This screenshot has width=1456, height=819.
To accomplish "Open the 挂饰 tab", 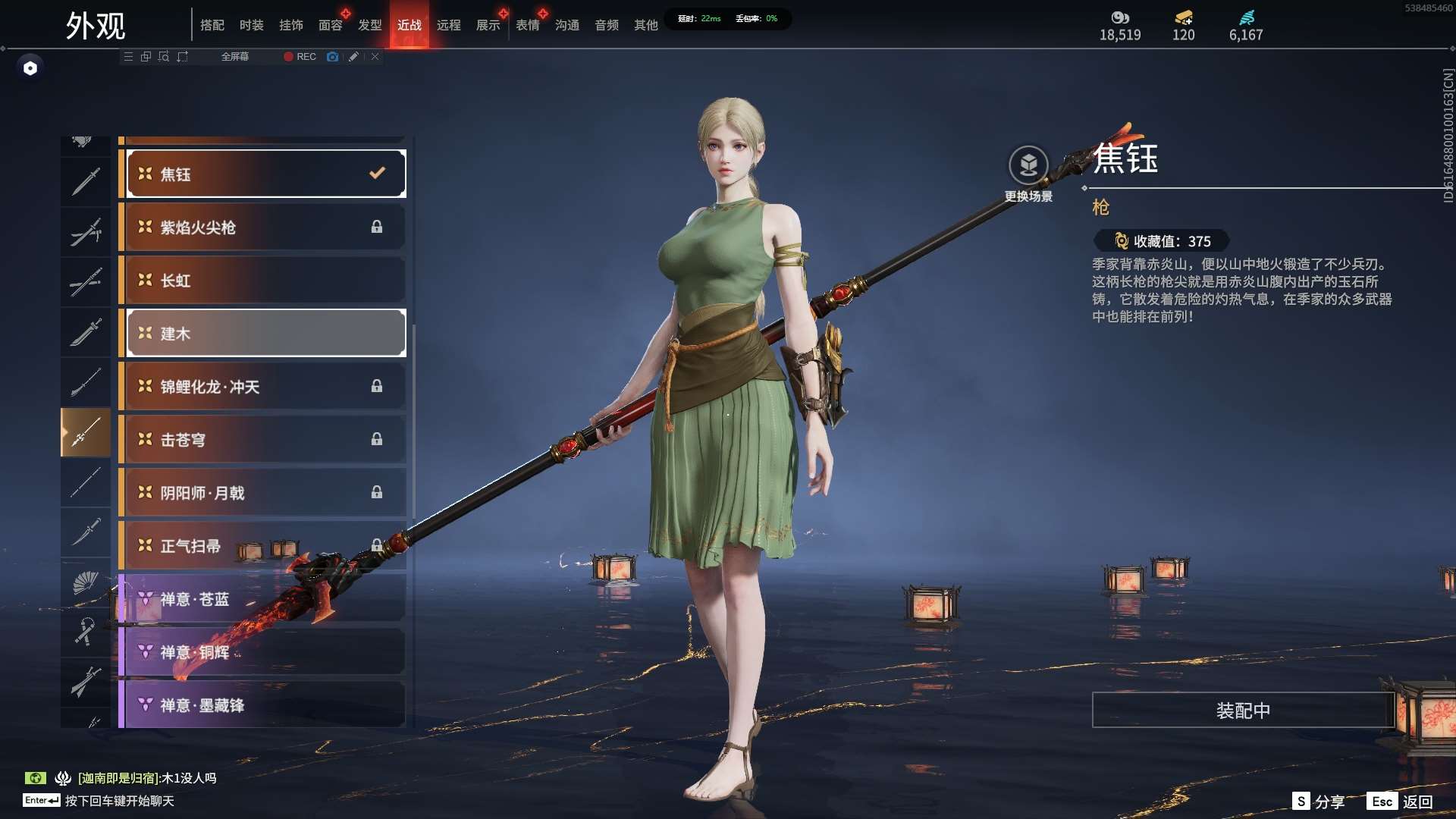I will pos(290,25).
